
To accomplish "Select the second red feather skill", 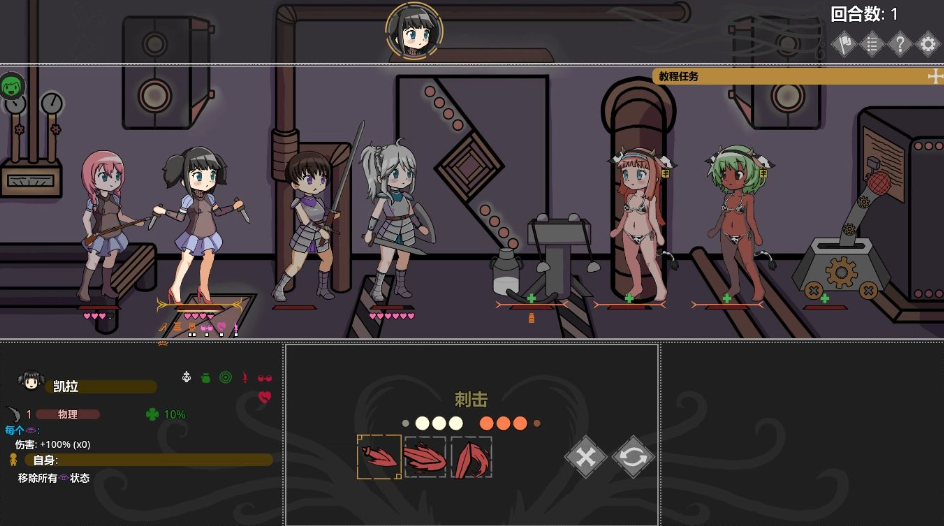I will coord(425,457).
